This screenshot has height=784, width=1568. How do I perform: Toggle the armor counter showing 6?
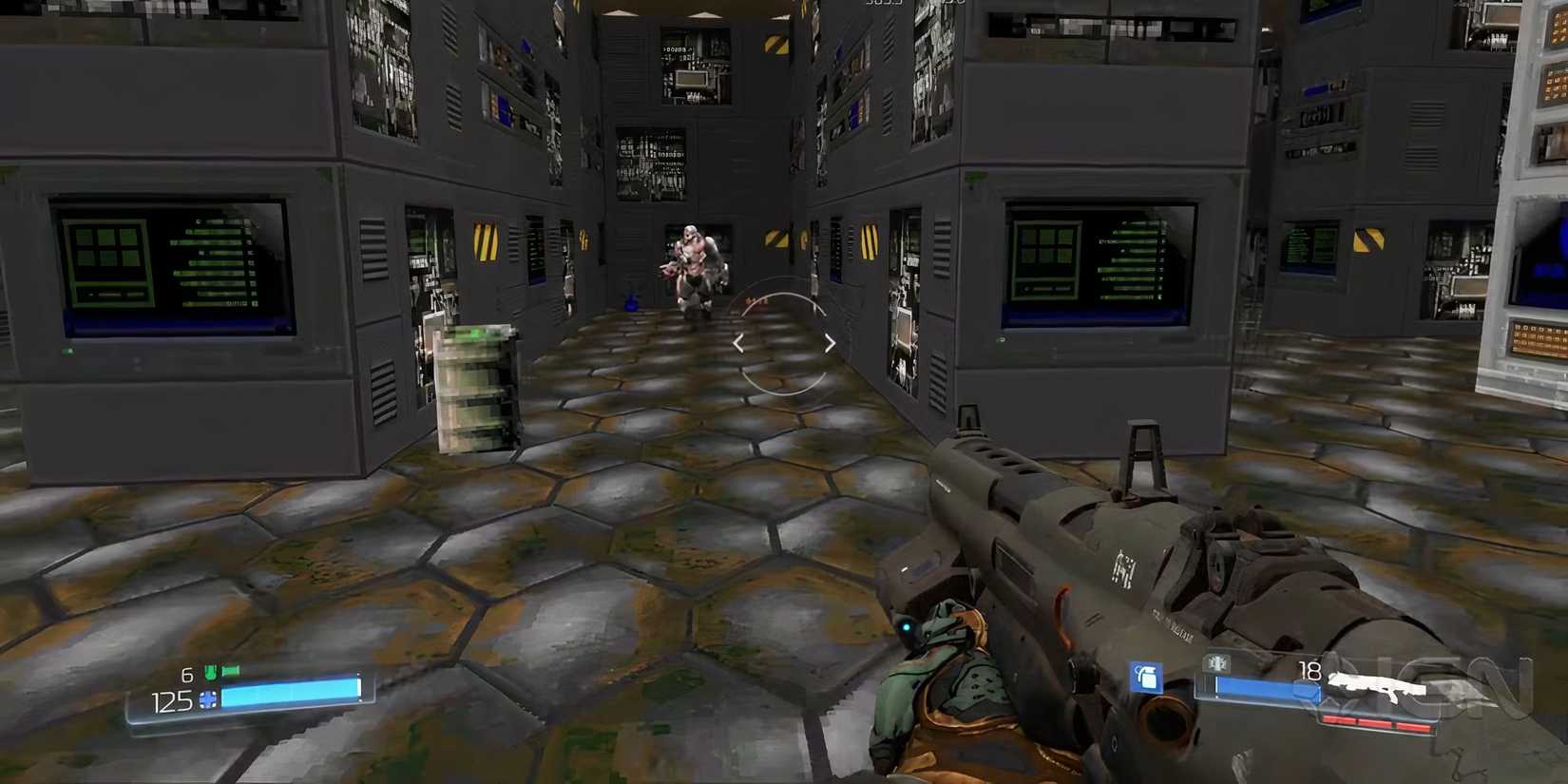tap(186, 674)
